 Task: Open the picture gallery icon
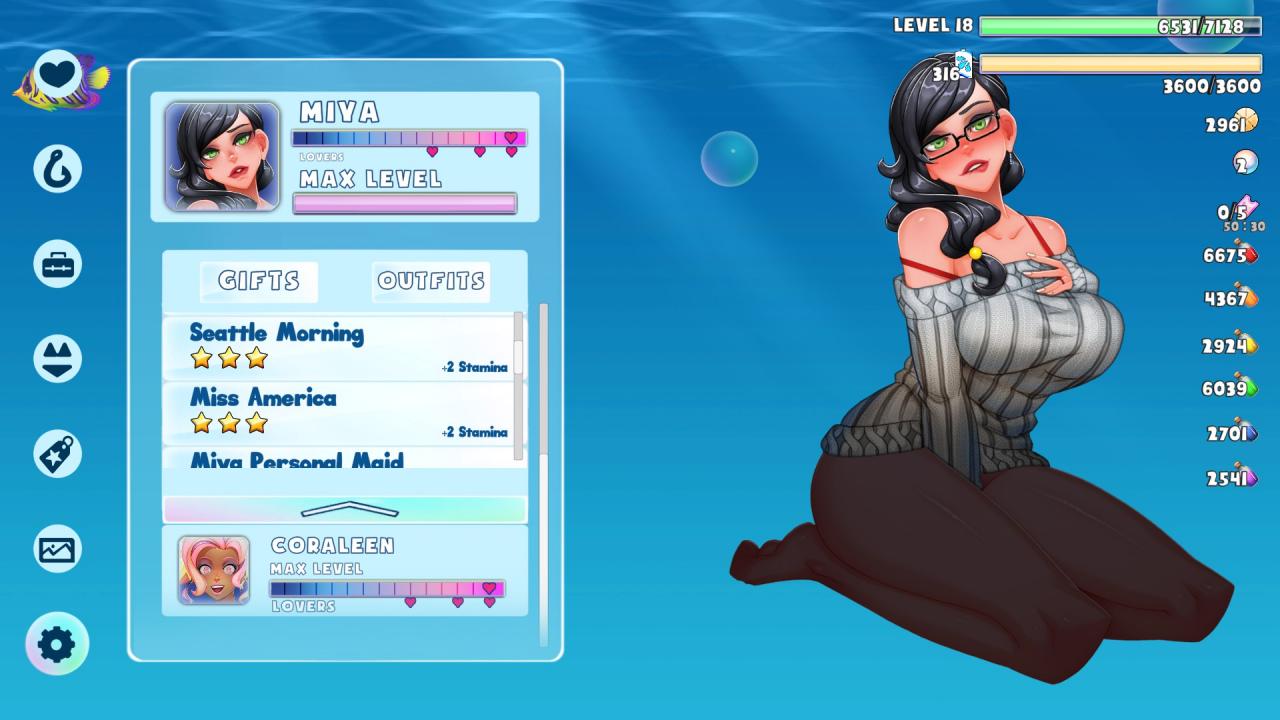(x=57, y=549)
